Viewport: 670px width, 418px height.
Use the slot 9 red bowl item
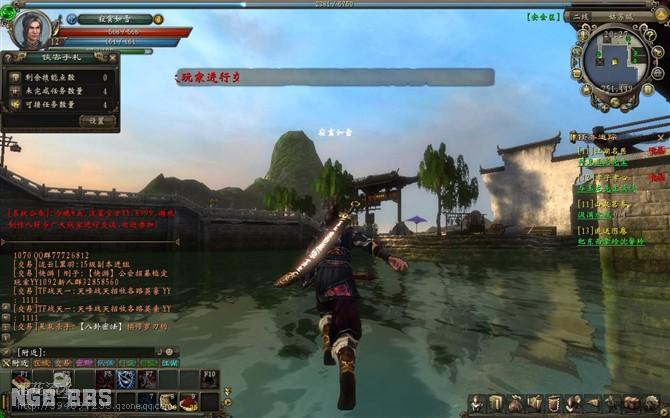click(x=188, y=402)
